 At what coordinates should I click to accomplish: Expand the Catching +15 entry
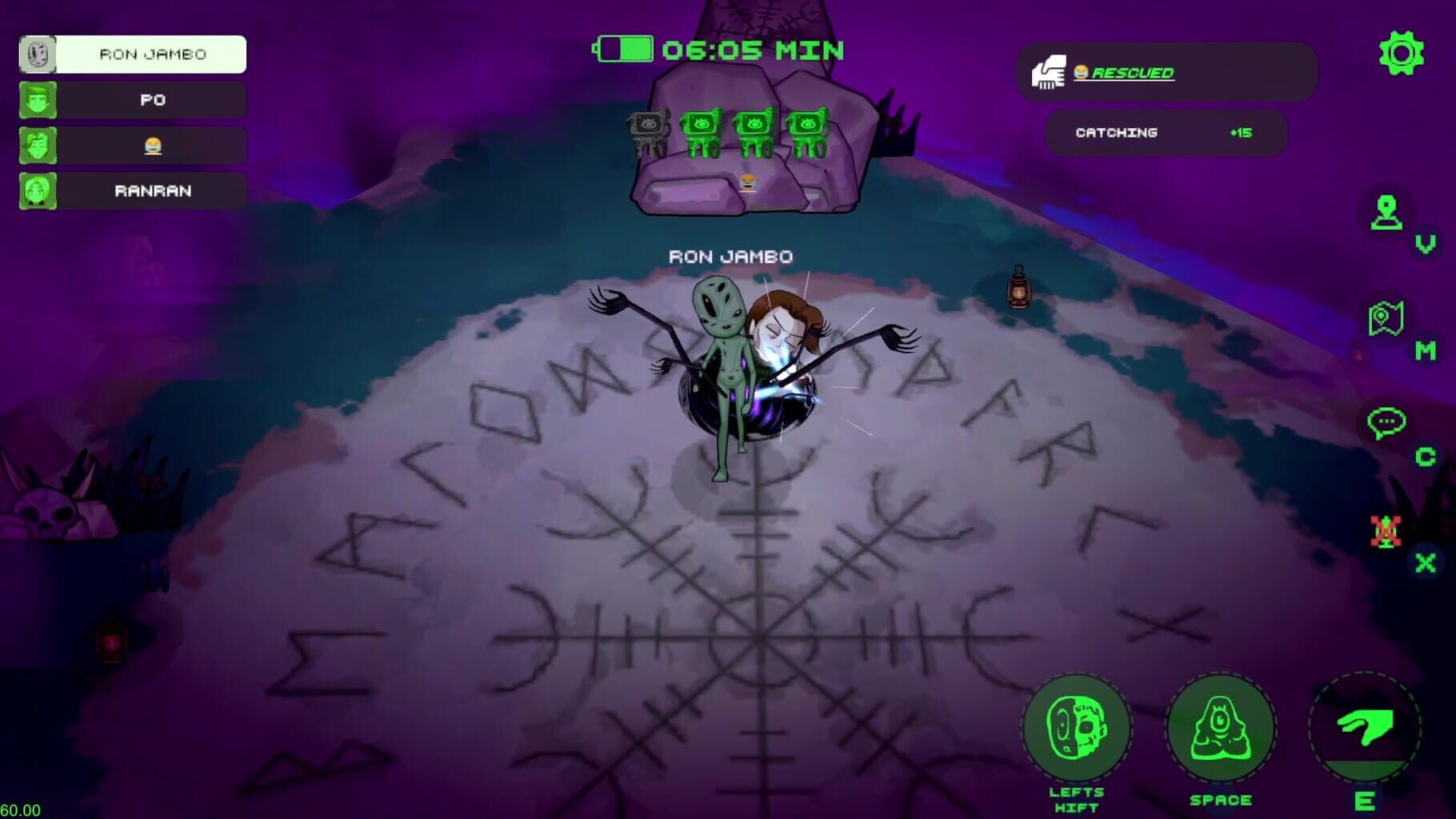pos(1165,133)
